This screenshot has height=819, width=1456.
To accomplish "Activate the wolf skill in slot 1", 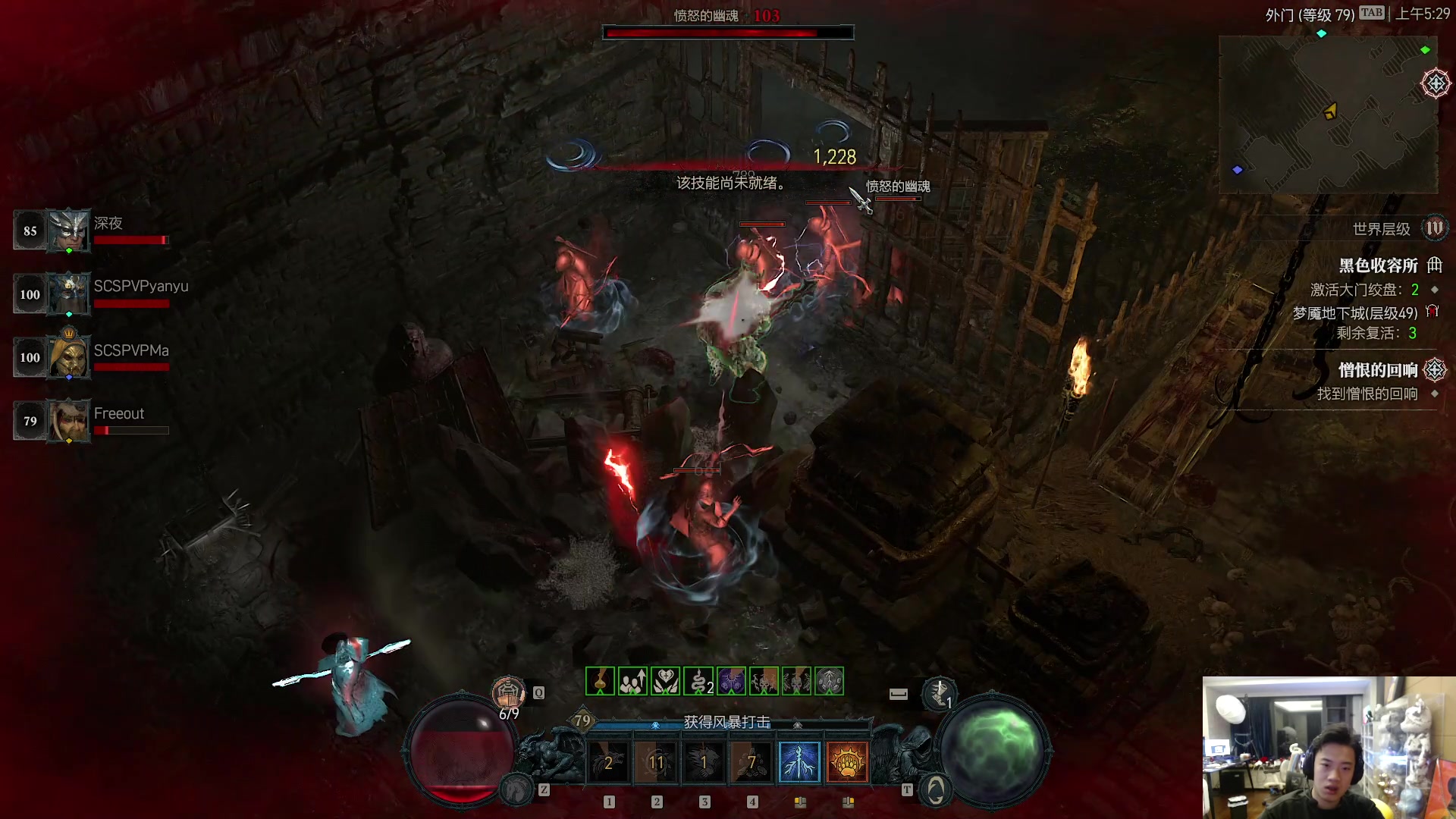I will [608, 762].
